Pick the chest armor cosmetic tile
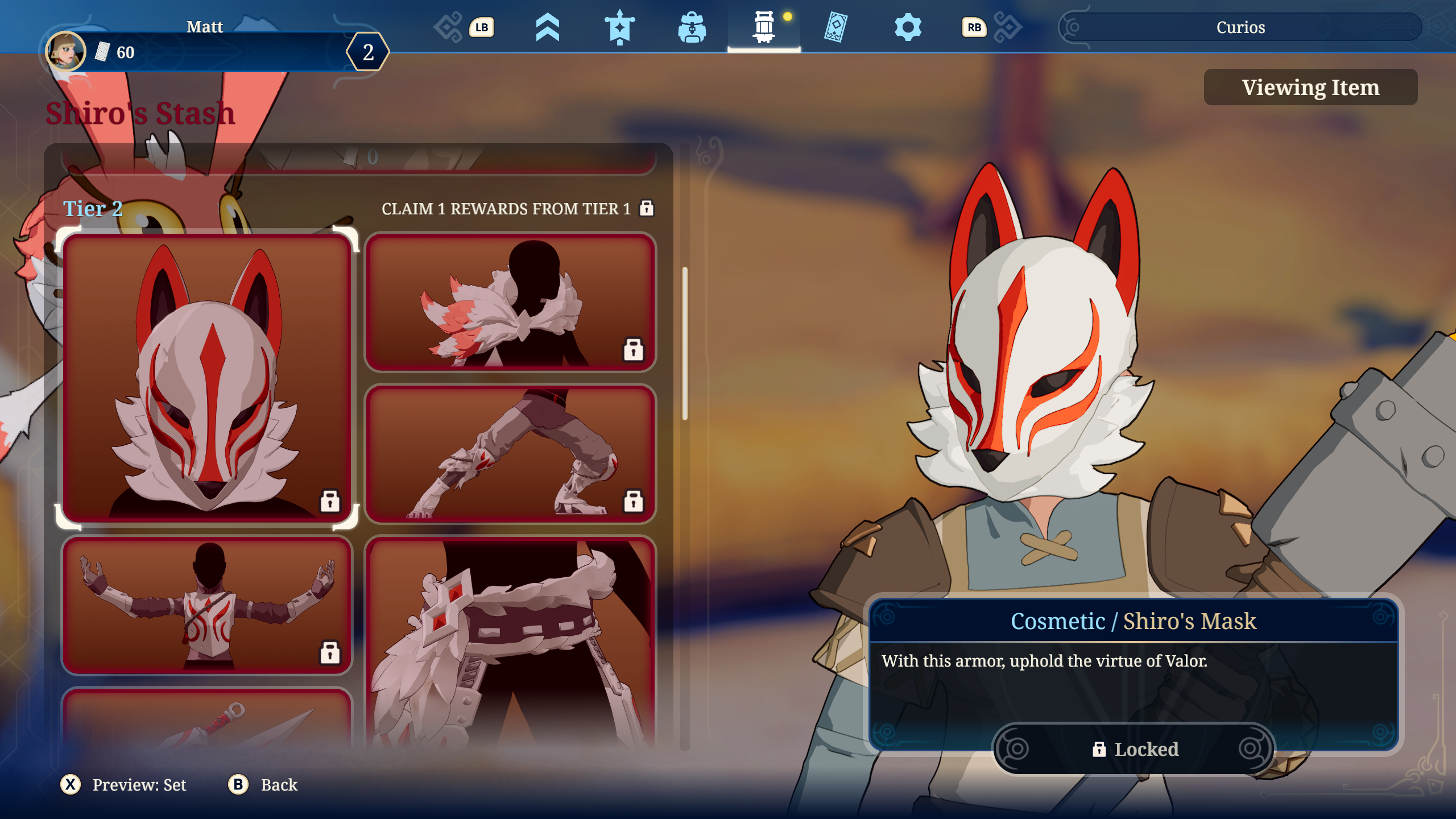This screenshot has height=819, width=1456. click(x=207, y=605)
